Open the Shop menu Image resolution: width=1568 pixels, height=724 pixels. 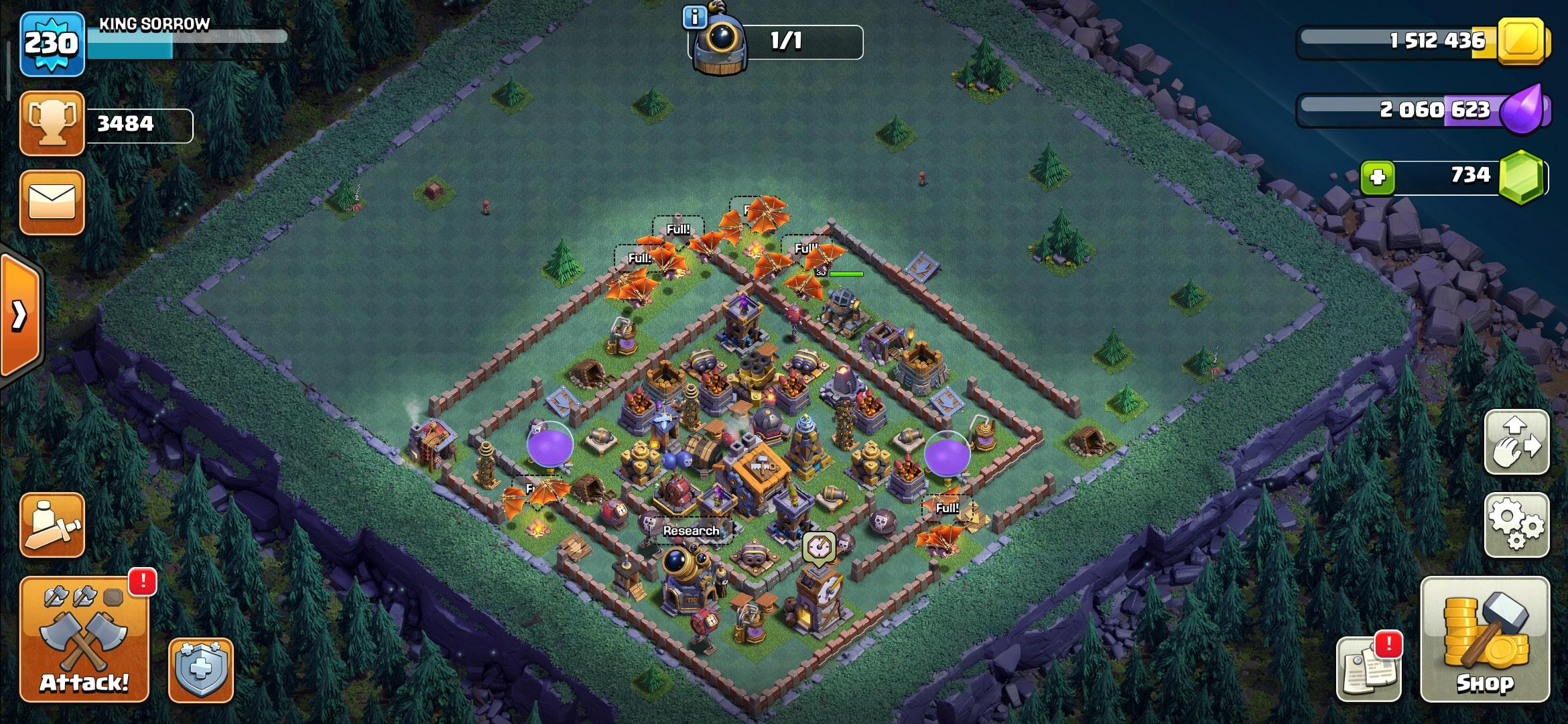(1484, 639)
